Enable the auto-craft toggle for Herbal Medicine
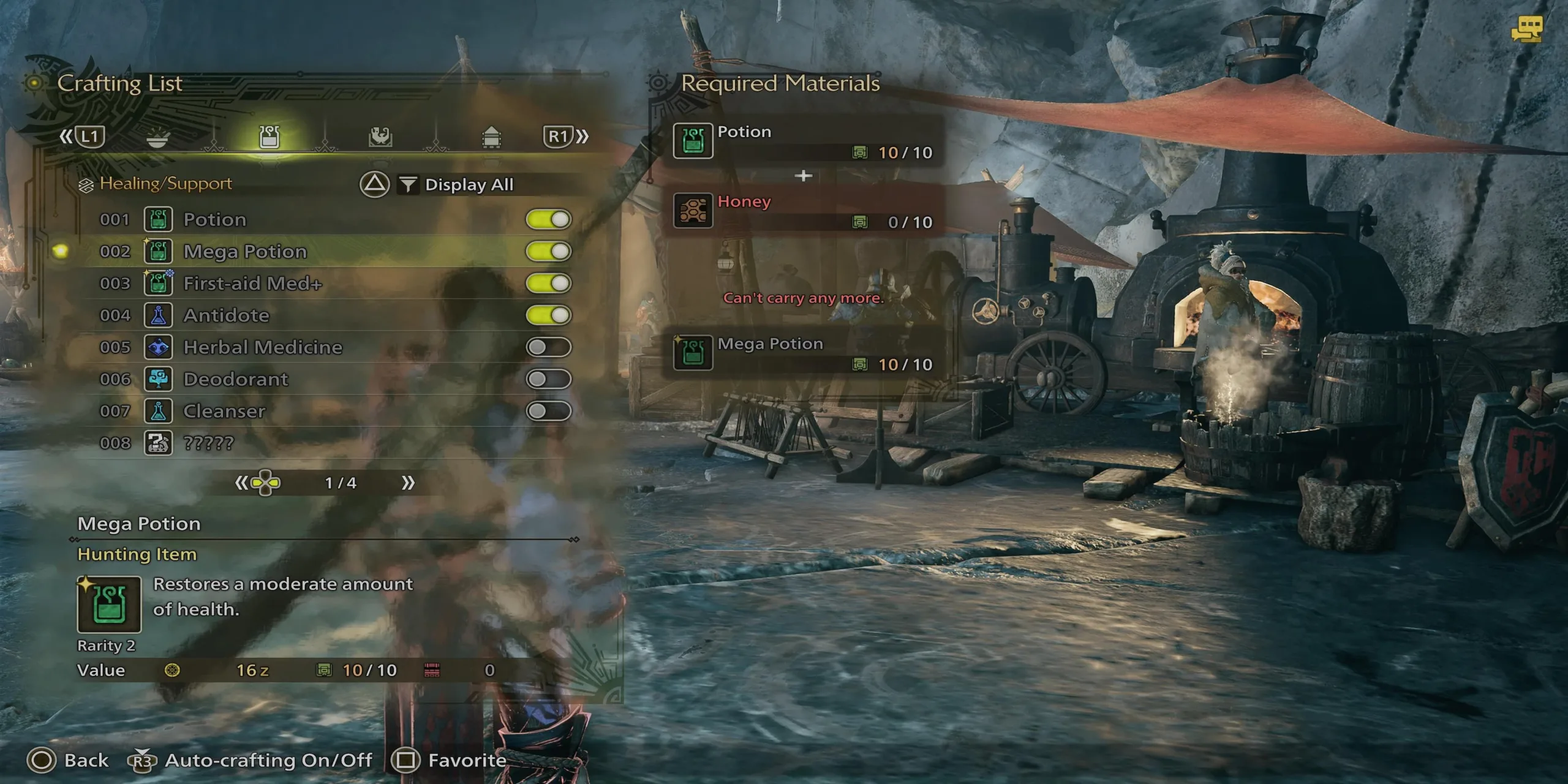Screen dimensions: 1568x784 click(x=551, y=347)
